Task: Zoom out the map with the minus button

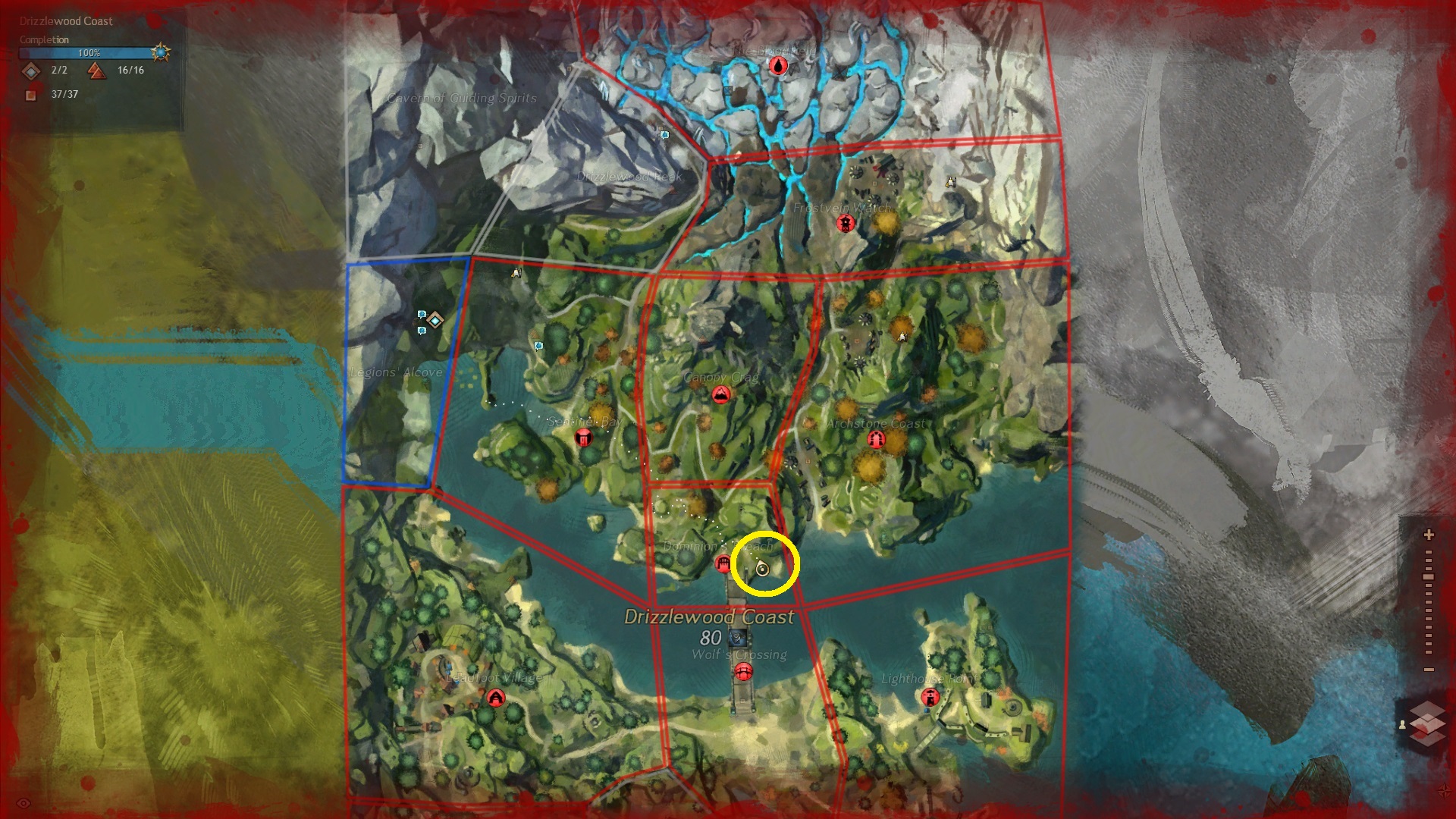Action: coord(1429,670)
